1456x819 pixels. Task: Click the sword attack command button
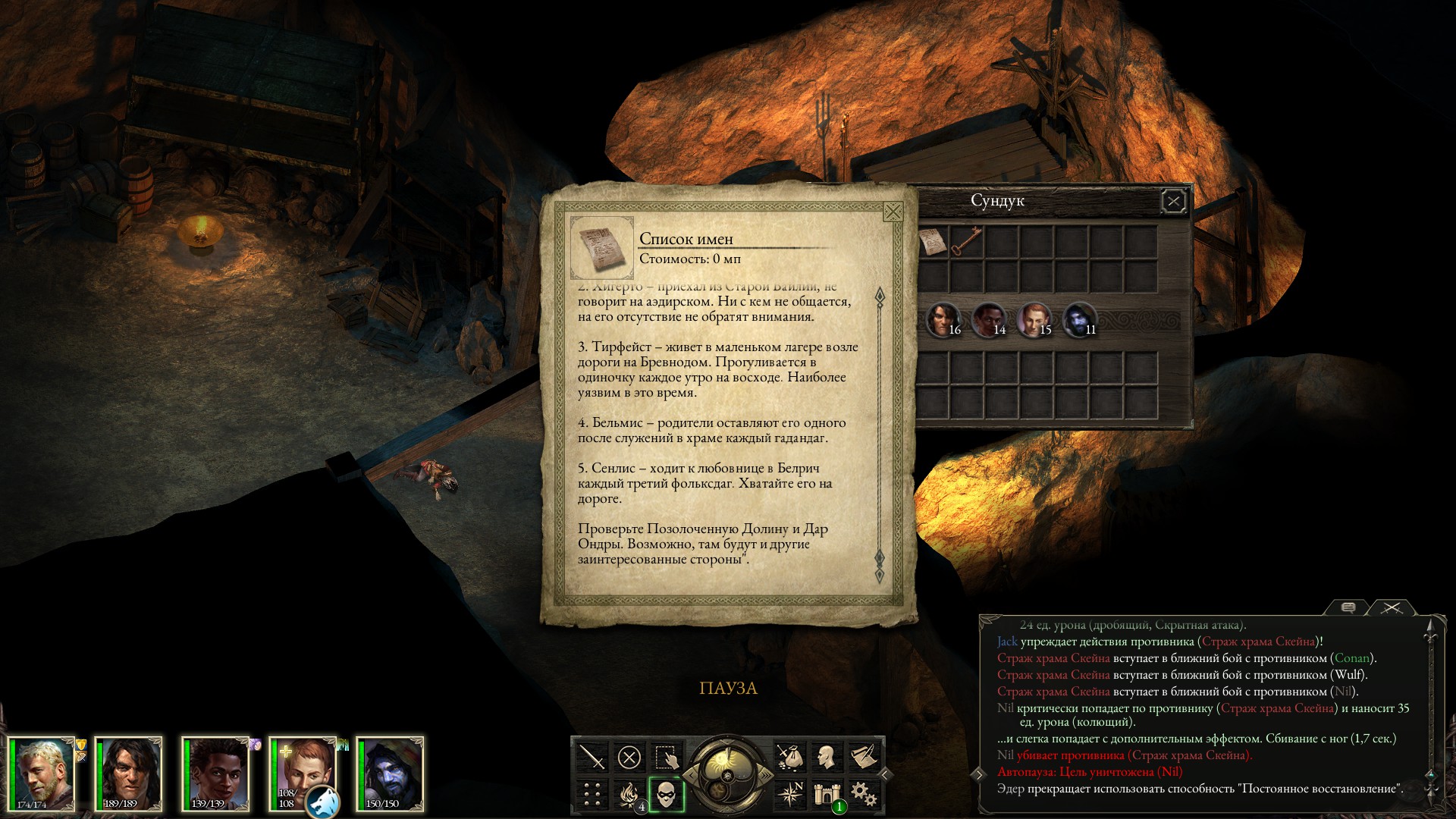pyautogui.click(x=591, y=757)
